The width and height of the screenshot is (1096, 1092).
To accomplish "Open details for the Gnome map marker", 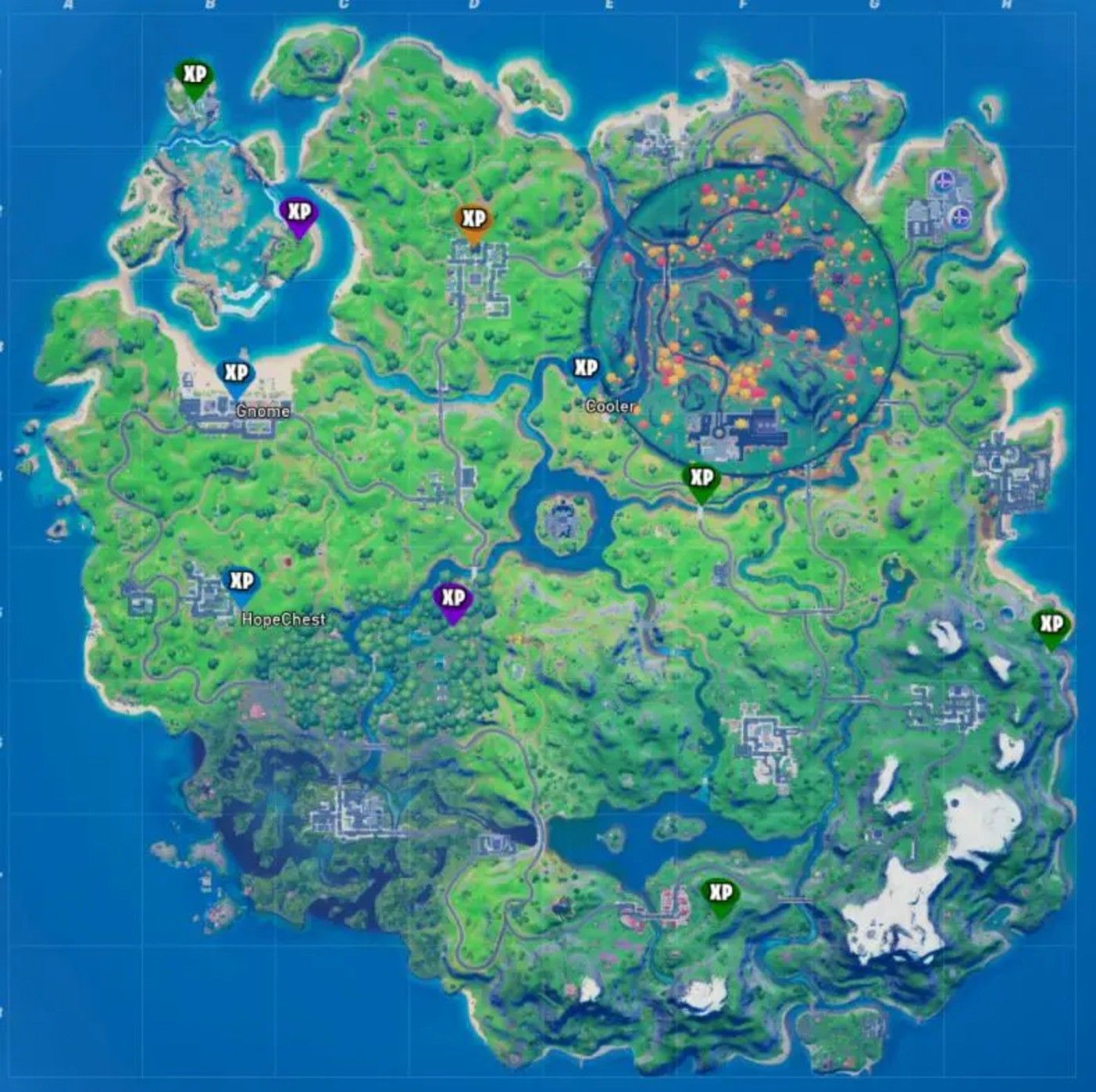I will point(263,409).
